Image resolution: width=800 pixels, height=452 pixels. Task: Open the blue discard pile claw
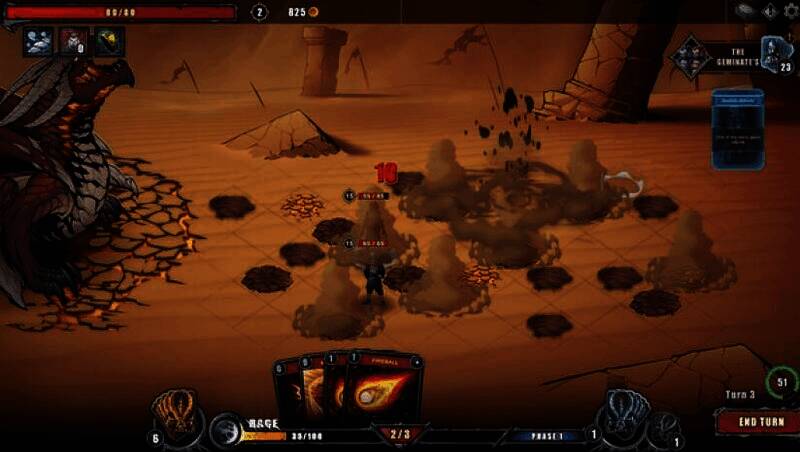click(x=623, y=412)
